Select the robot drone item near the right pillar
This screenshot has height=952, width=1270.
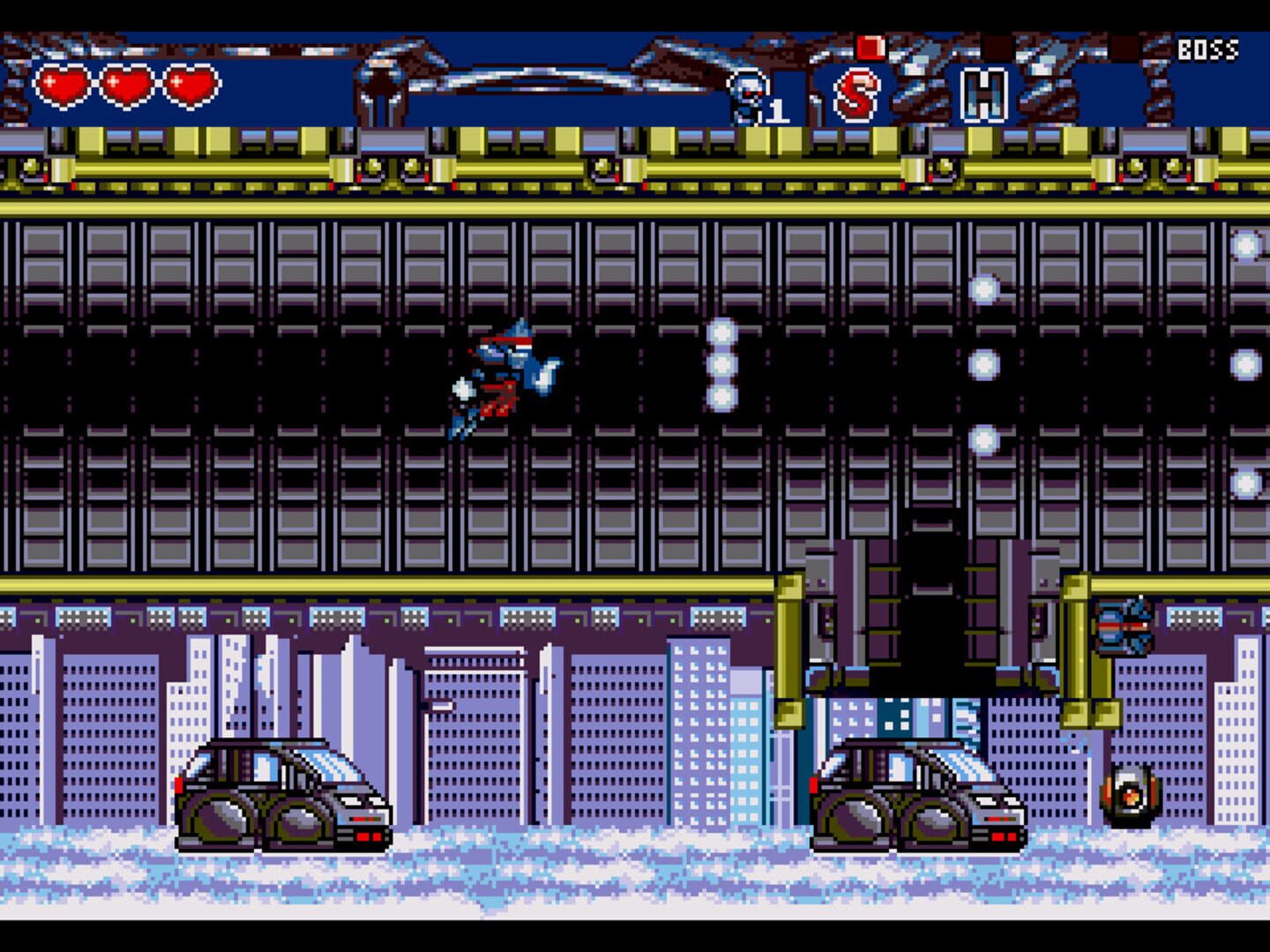[1122, 628]
